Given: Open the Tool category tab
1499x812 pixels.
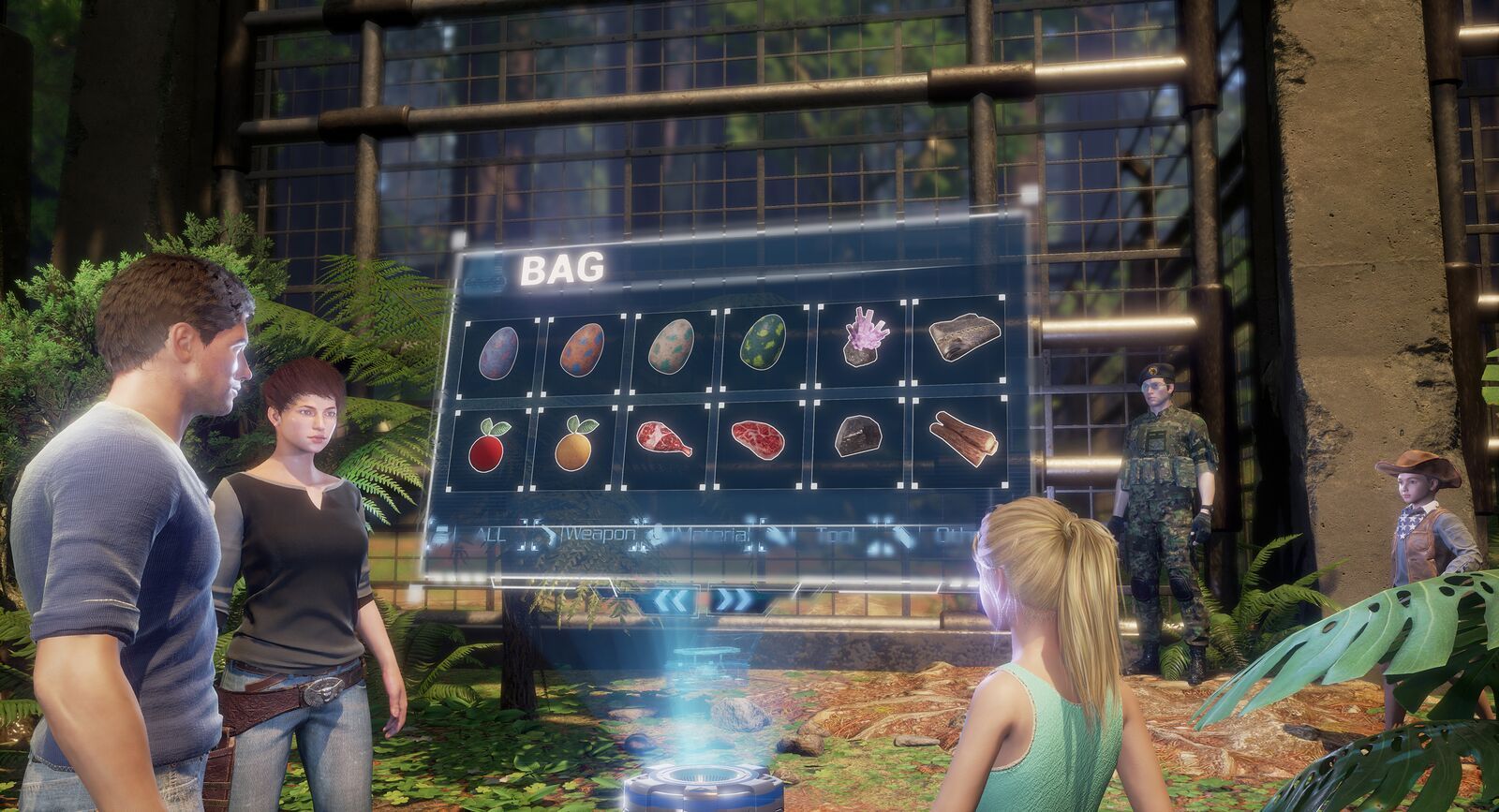Looking at the screenshot, I should (x=835, y=534).
